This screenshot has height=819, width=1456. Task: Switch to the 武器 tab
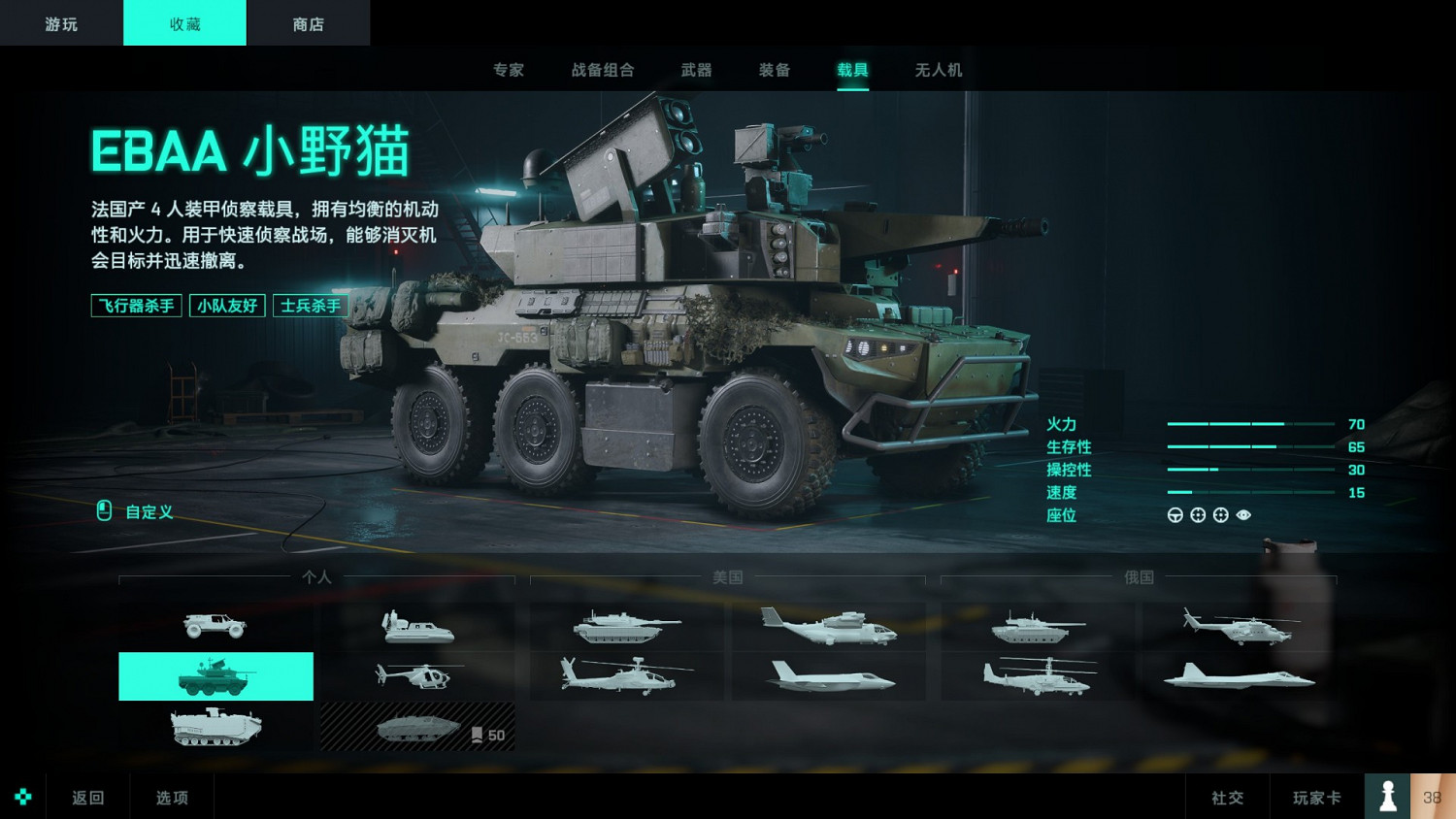(x=695, y=69)
